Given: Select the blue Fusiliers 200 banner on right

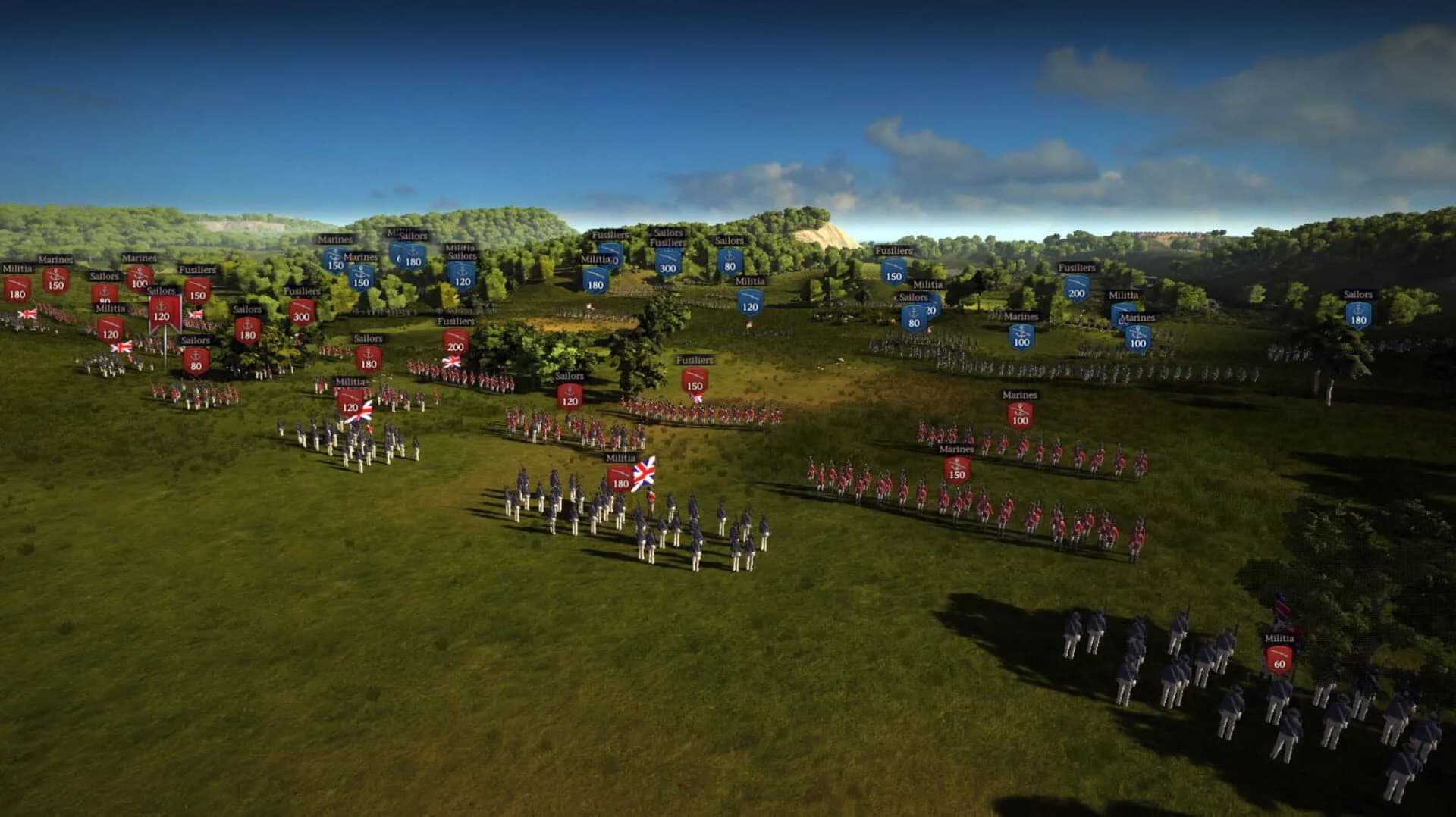Looking at the screenshot, I should [1075, 289].
